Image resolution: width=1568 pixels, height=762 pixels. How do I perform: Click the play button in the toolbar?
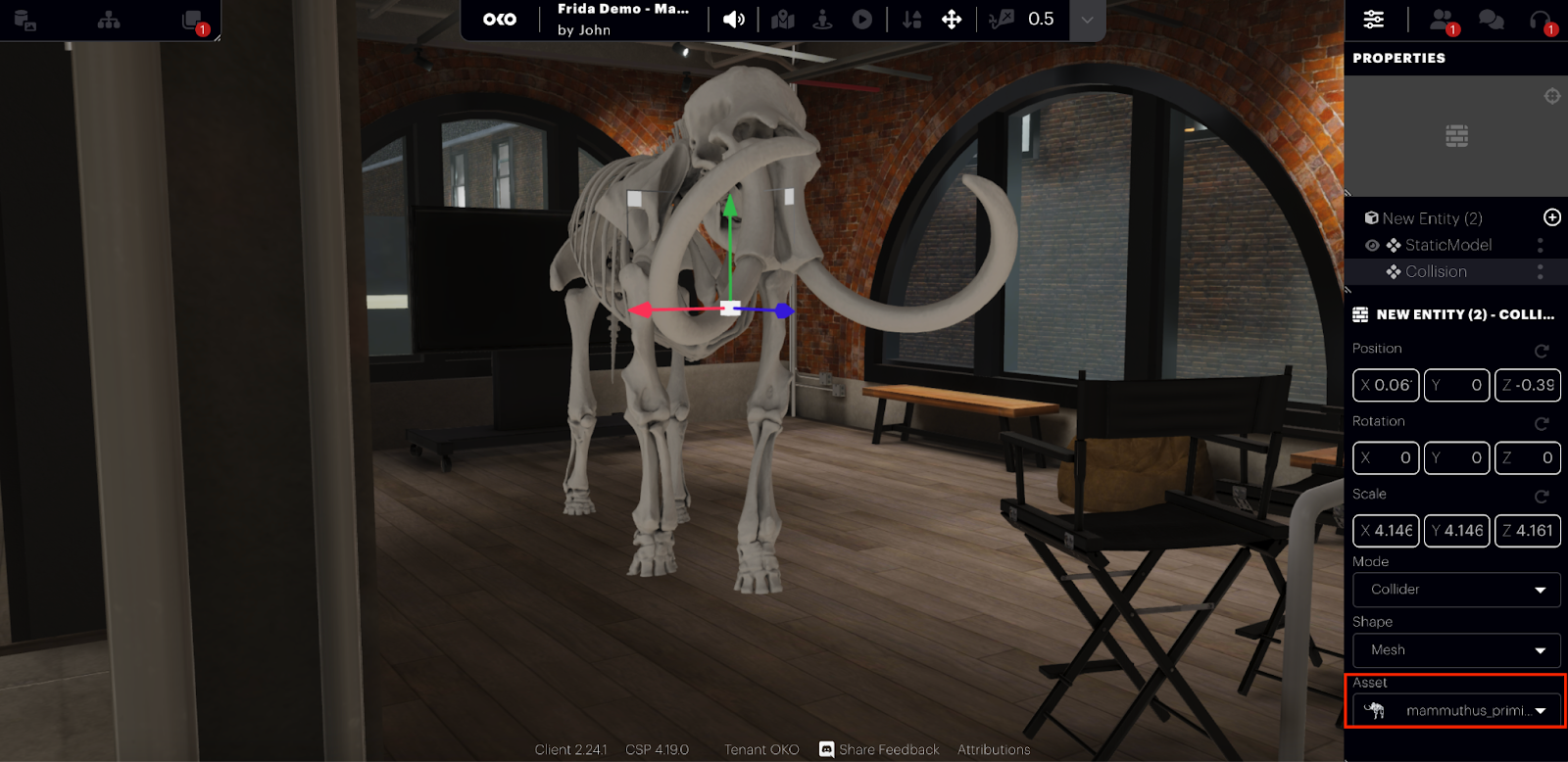[861, 20]
